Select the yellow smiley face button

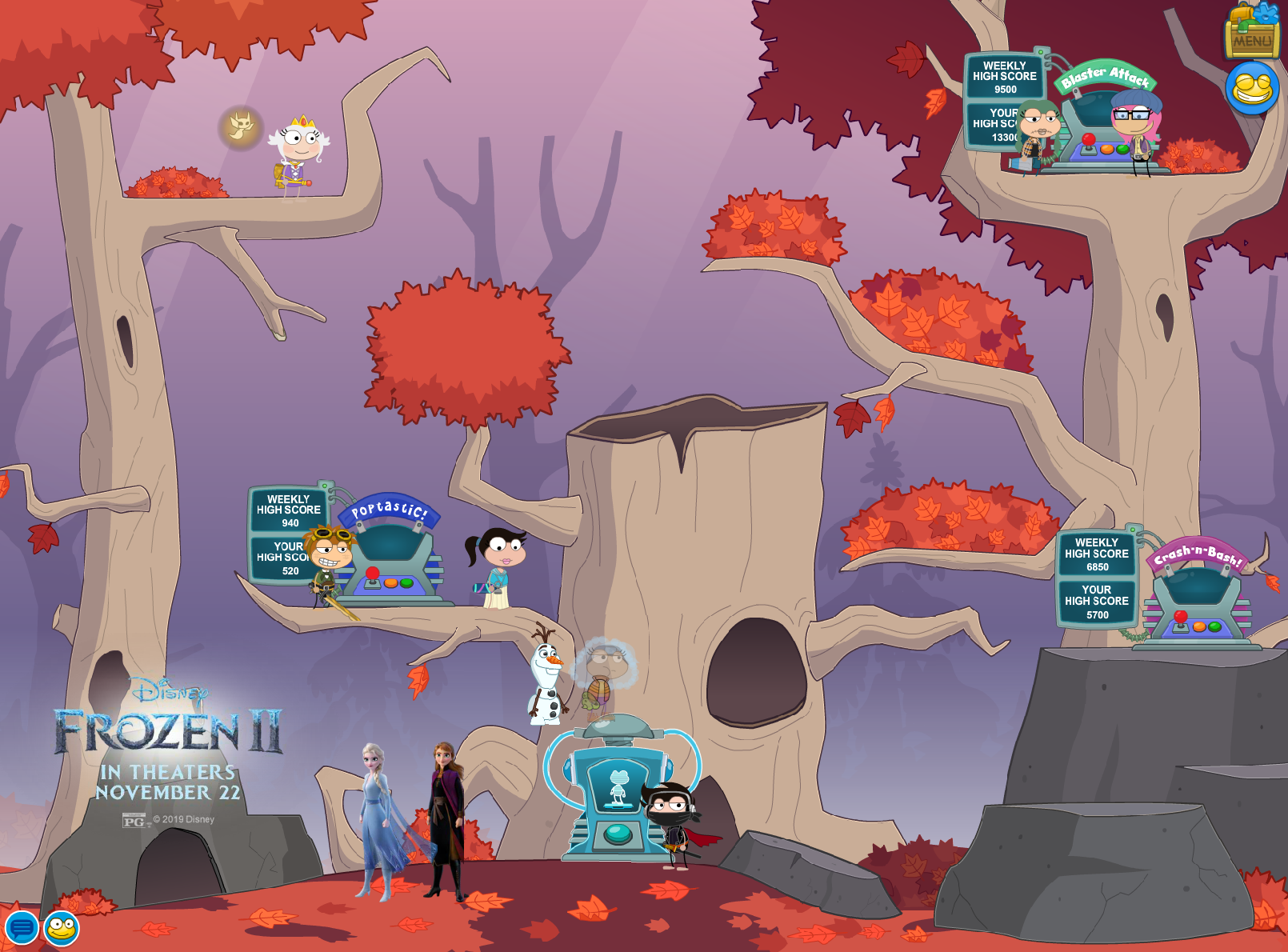coord(62,928)
